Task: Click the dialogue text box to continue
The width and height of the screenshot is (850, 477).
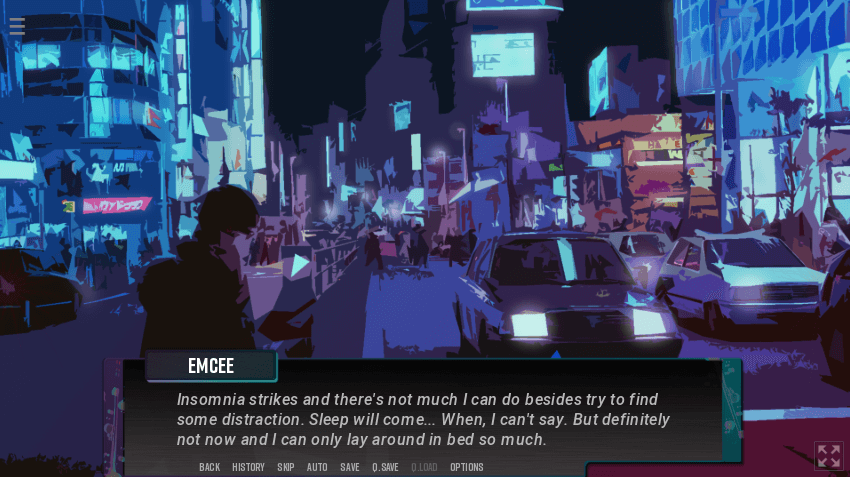Action: pos(430,418)
